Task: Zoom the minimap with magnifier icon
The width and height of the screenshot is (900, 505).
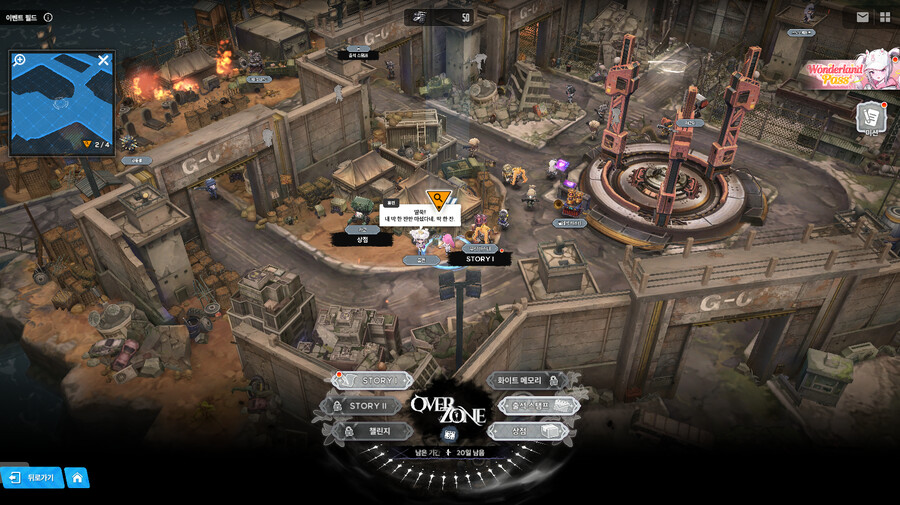Action: 19,61
